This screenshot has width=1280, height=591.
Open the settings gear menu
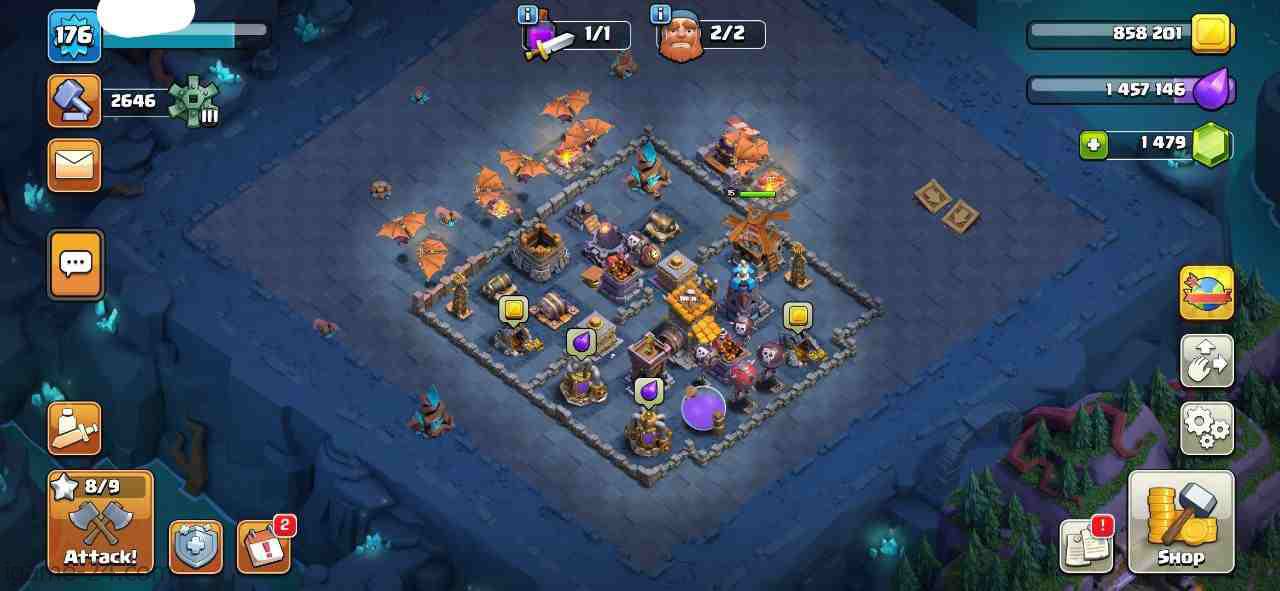tap(1207, 428)
